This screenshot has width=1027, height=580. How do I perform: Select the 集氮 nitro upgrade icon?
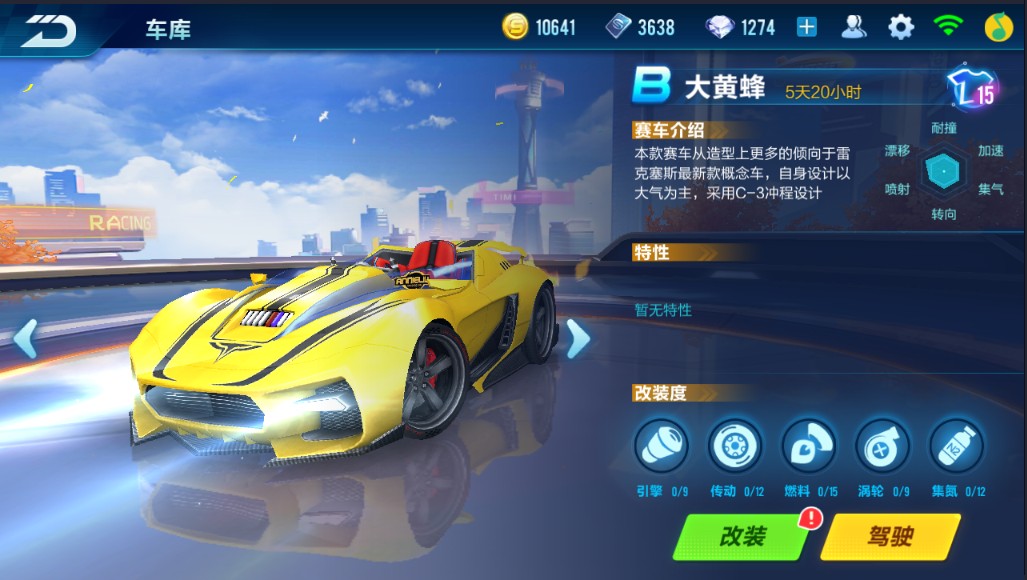tap(956, 445)
